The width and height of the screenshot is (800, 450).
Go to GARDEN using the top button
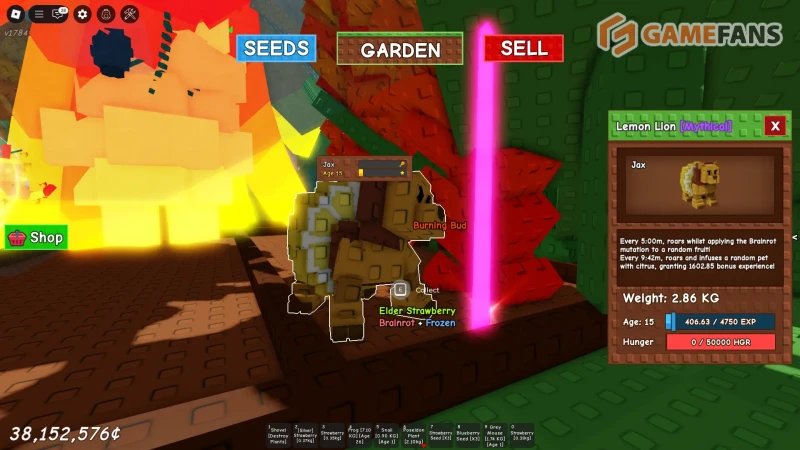(x=400, y=49)
